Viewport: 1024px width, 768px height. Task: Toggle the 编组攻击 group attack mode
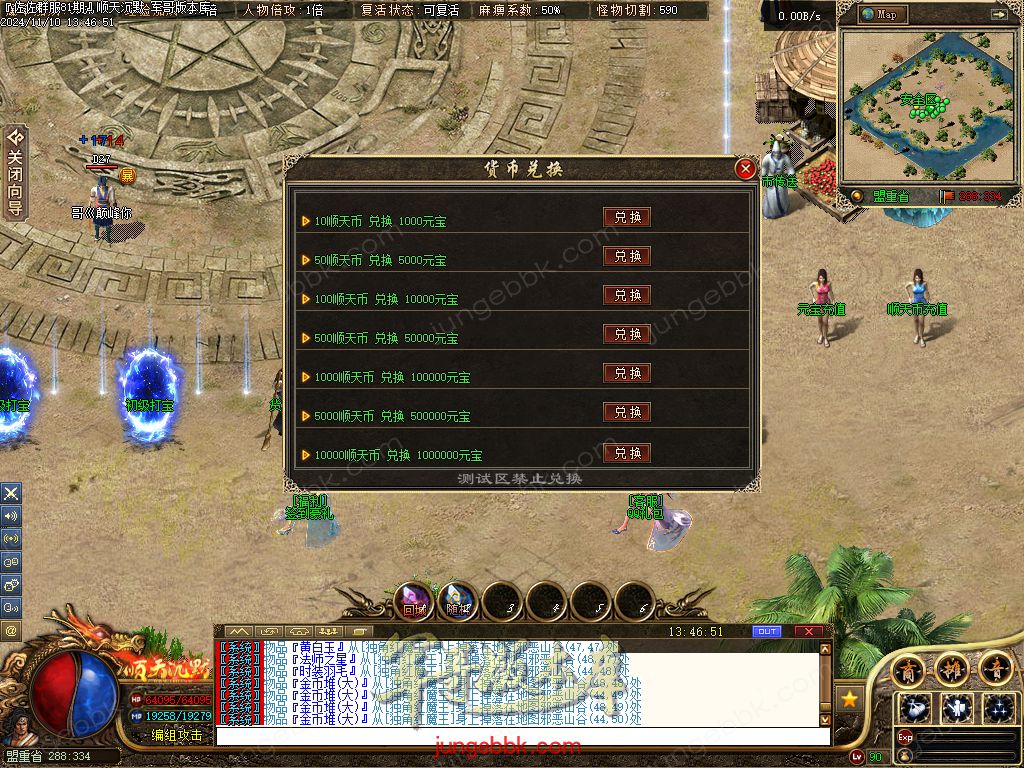(x=176, y=735)
